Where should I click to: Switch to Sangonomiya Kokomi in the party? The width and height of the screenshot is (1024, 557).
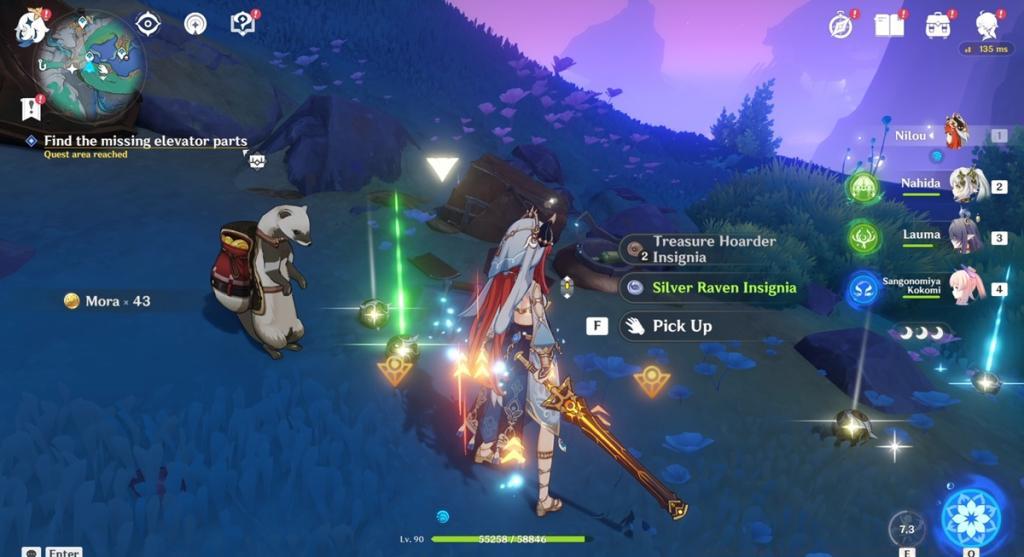coord(967,288)
